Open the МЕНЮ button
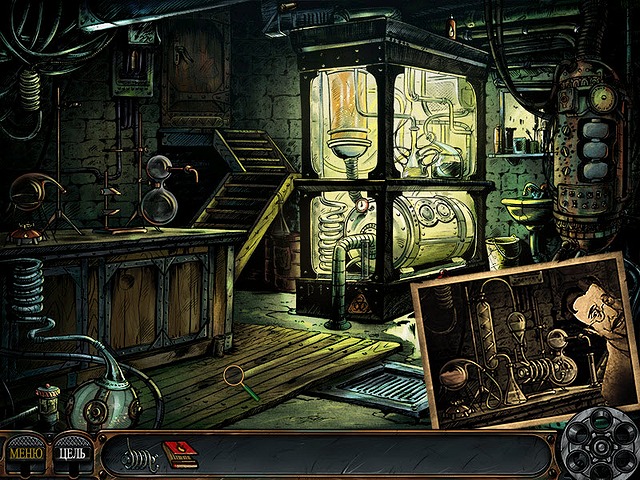 [24, 453]
